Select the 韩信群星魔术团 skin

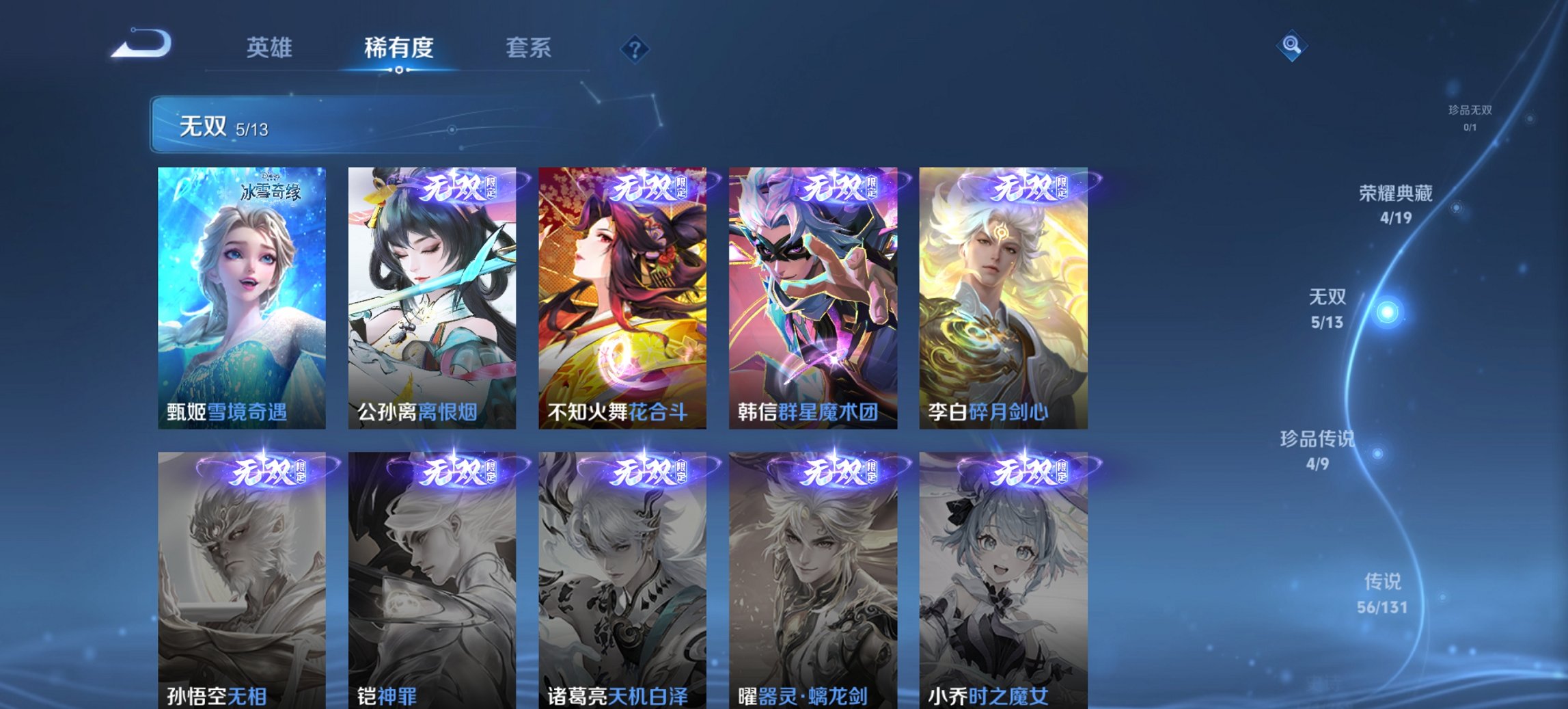tap(813, 294)
